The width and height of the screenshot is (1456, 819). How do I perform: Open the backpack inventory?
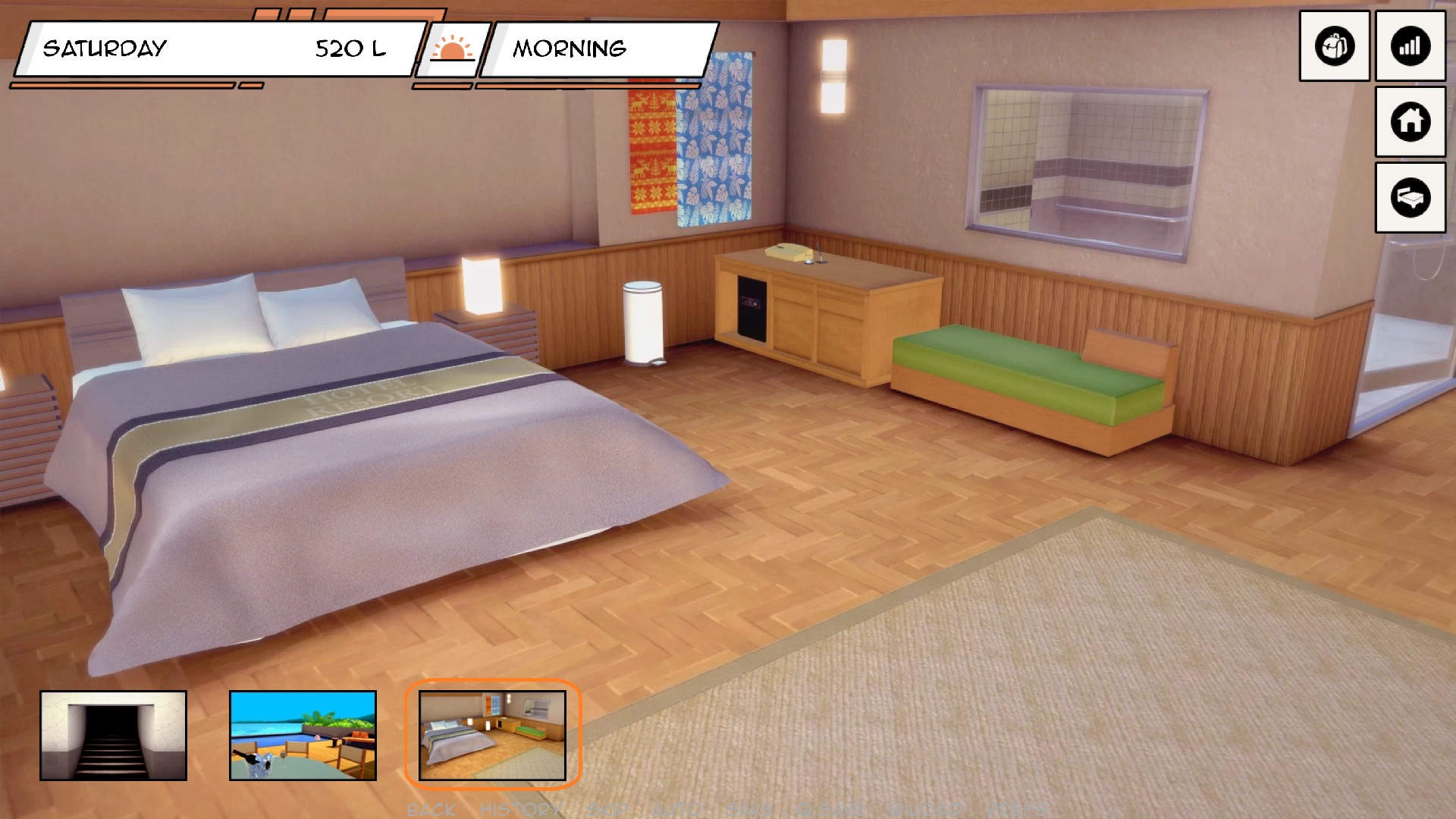[1334, 46]
